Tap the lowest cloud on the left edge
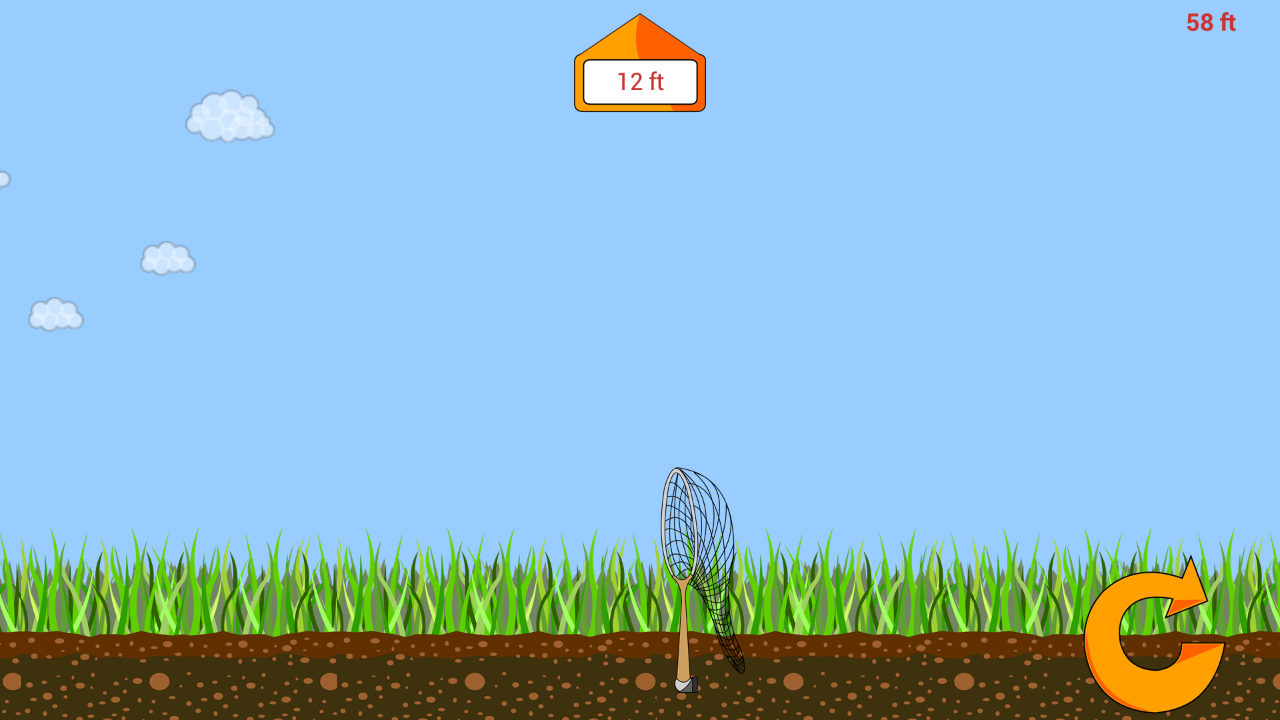 pyautogui.click(x=55, y=315)
